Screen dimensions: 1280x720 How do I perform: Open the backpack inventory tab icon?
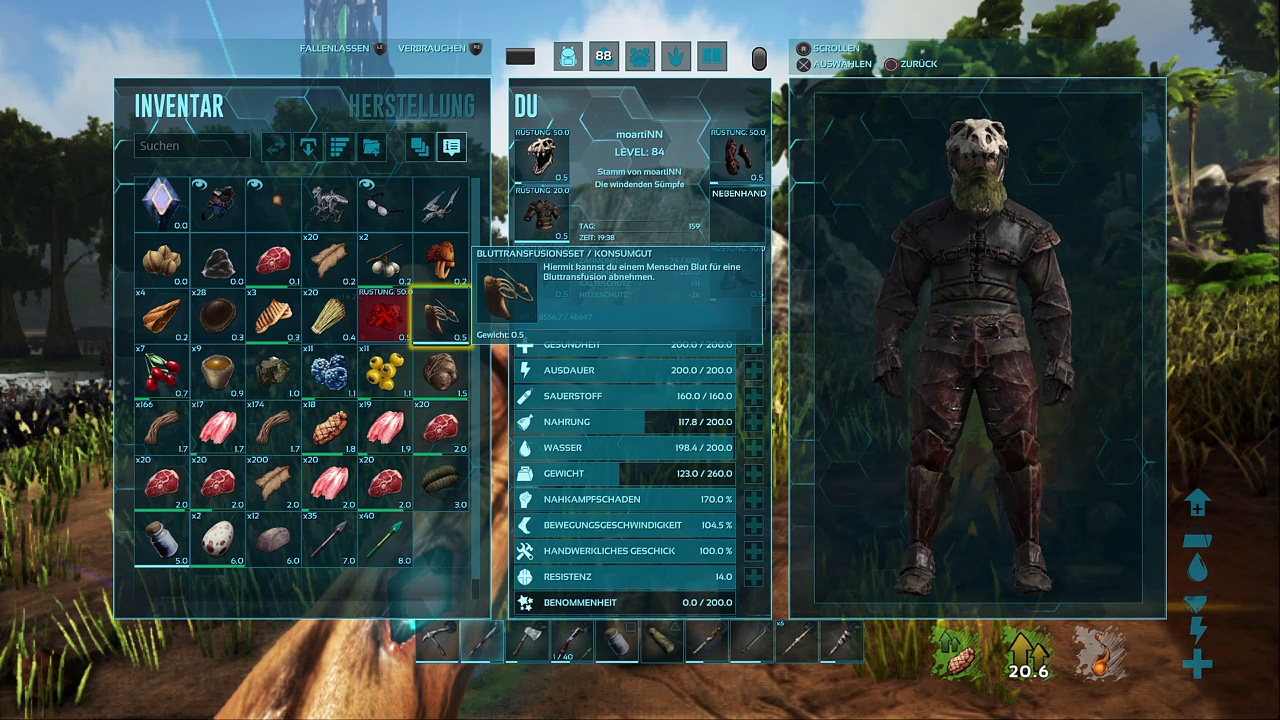(568, 57)
